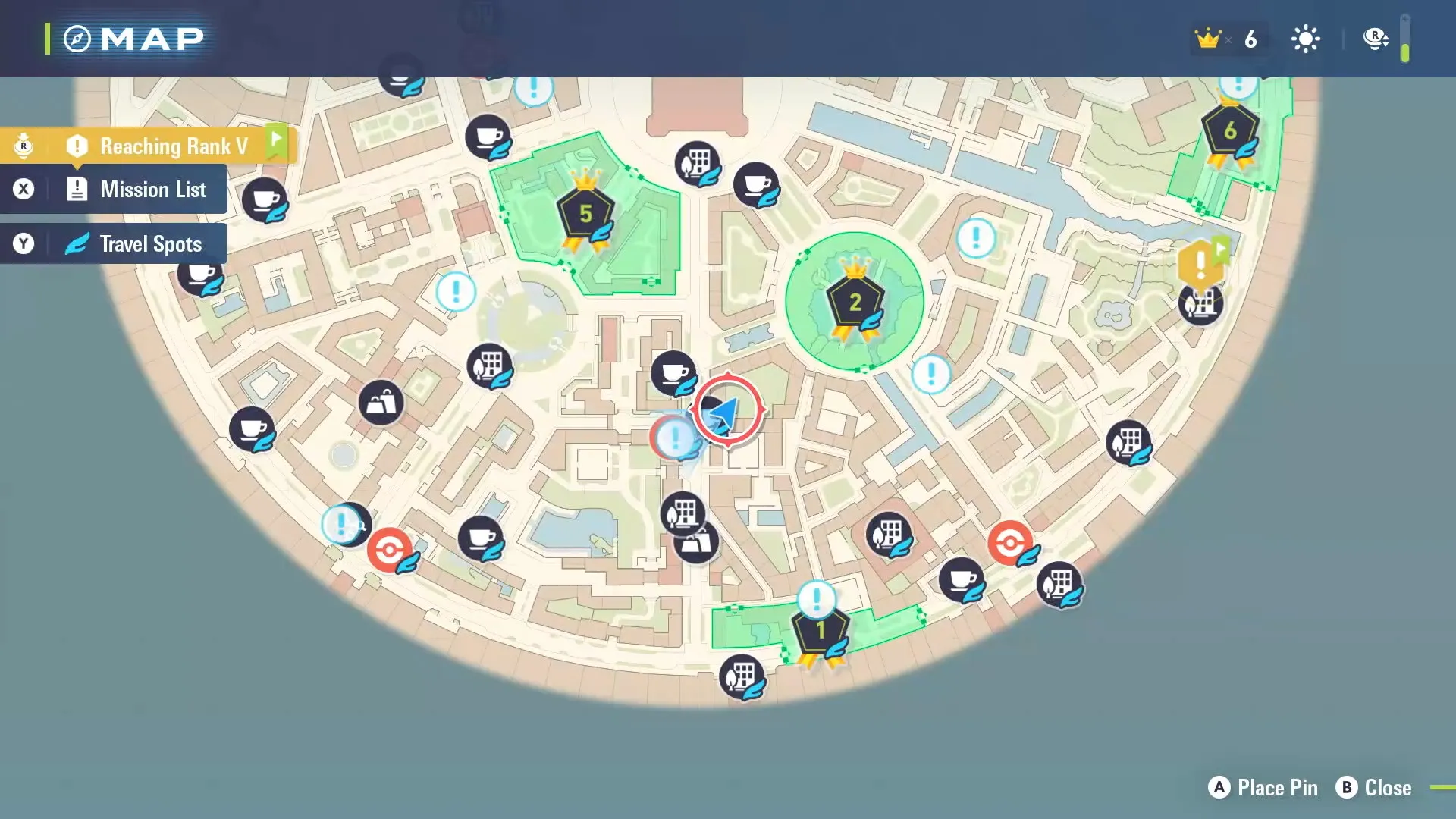Click the shopping bag store icon on the left
This screenshot has width=1456, height=819.
point(383,402)
